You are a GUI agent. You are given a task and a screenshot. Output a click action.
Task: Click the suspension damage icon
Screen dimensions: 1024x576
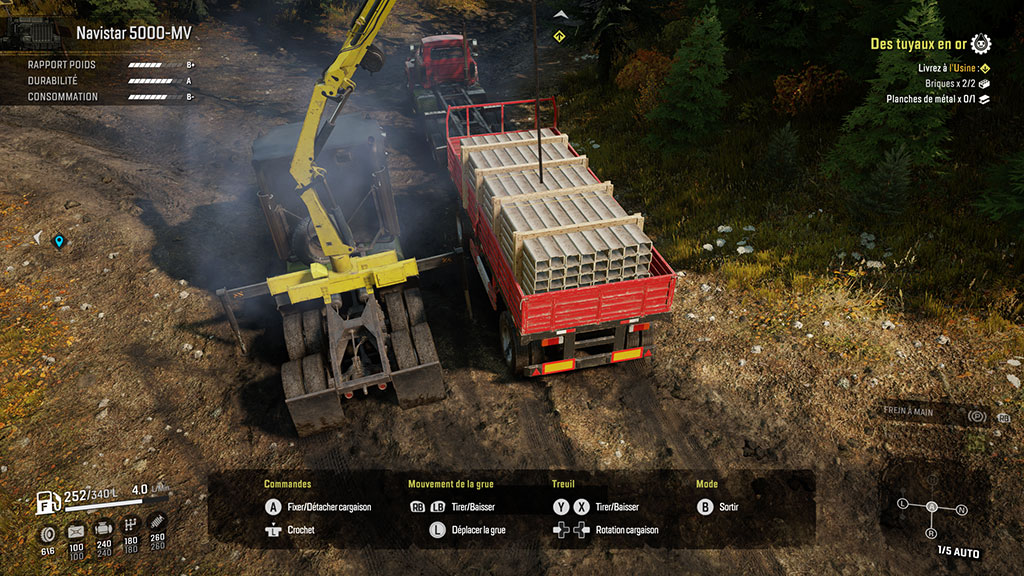point(157,522)
